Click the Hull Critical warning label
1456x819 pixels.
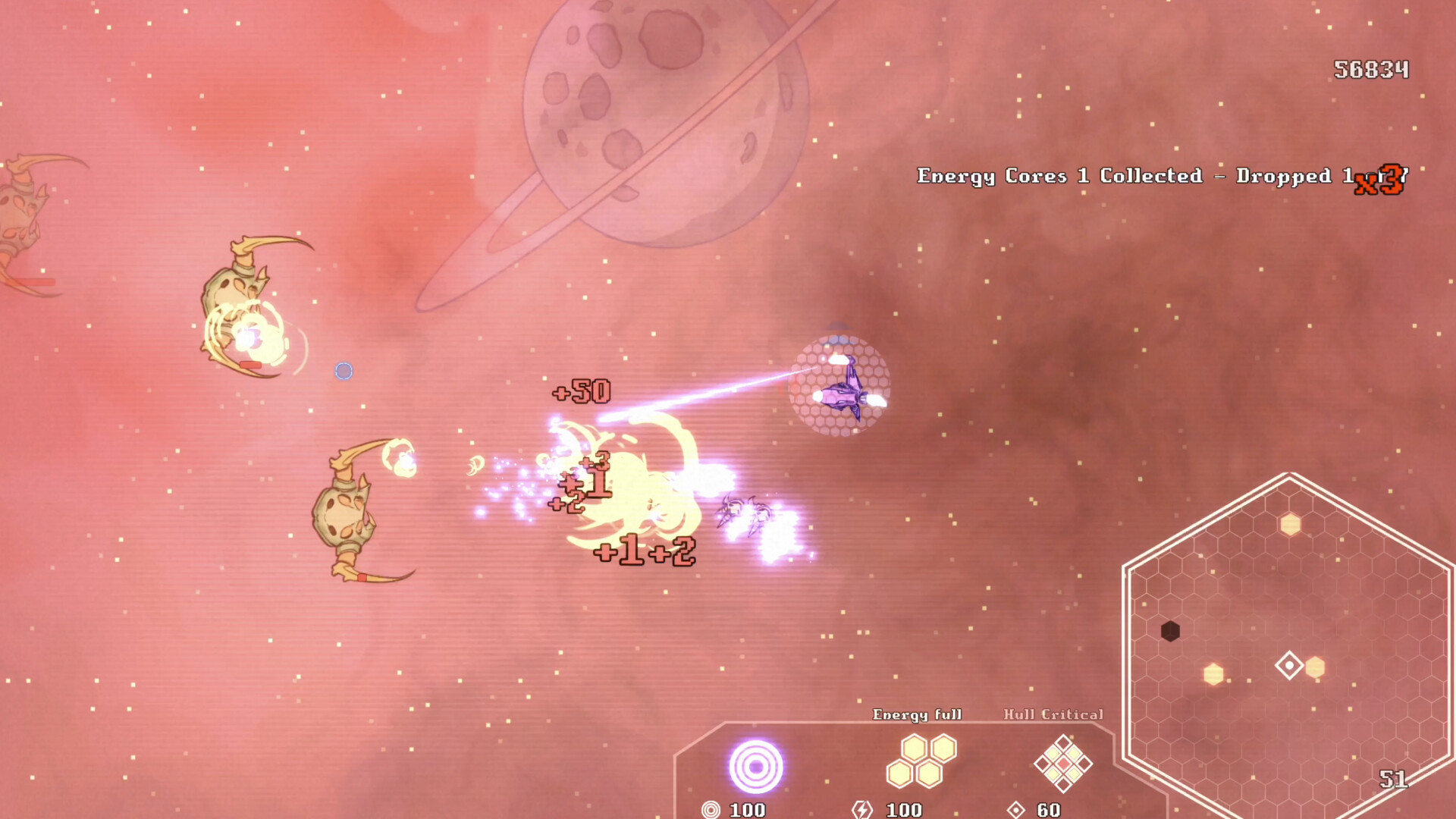click(1053, 714)
